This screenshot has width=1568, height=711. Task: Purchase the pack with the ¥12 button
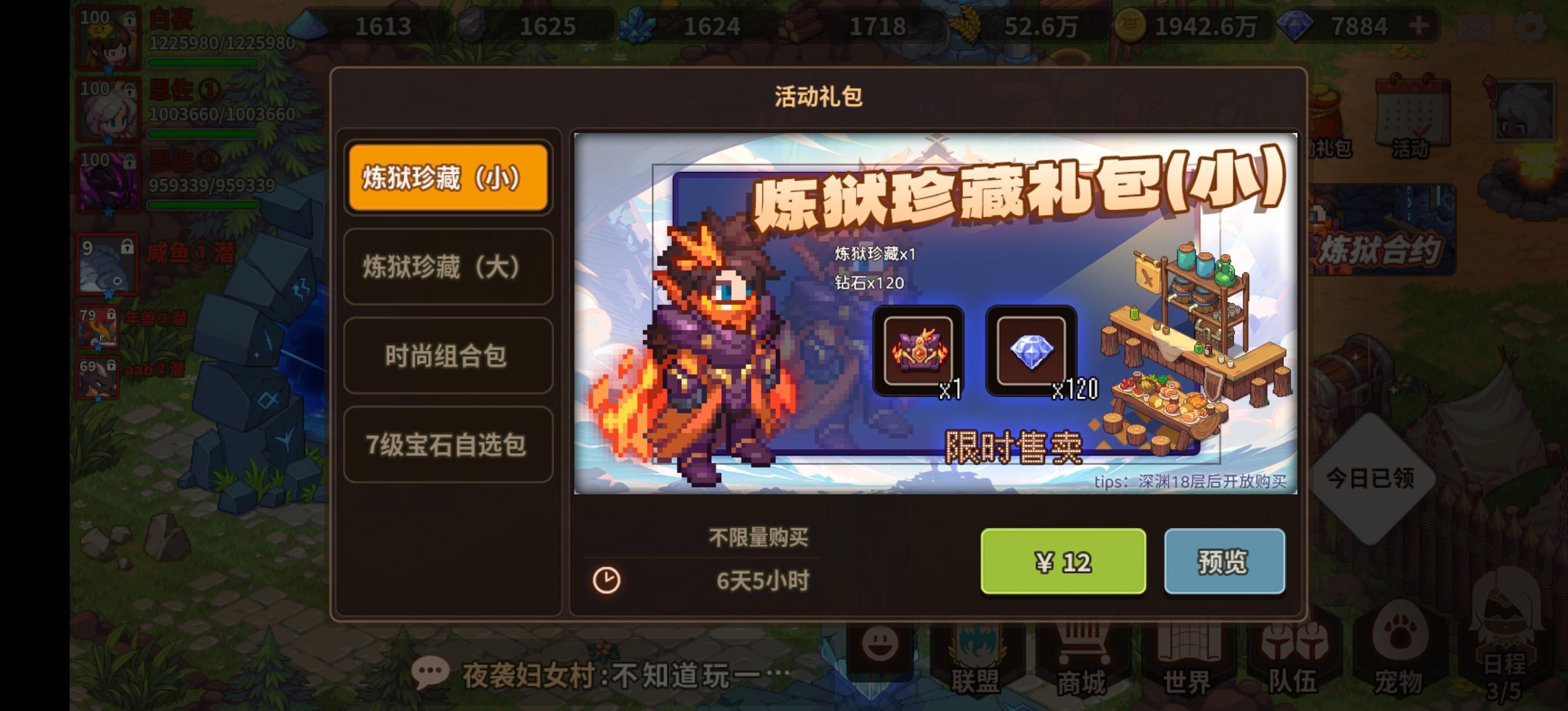(1064, 562)
